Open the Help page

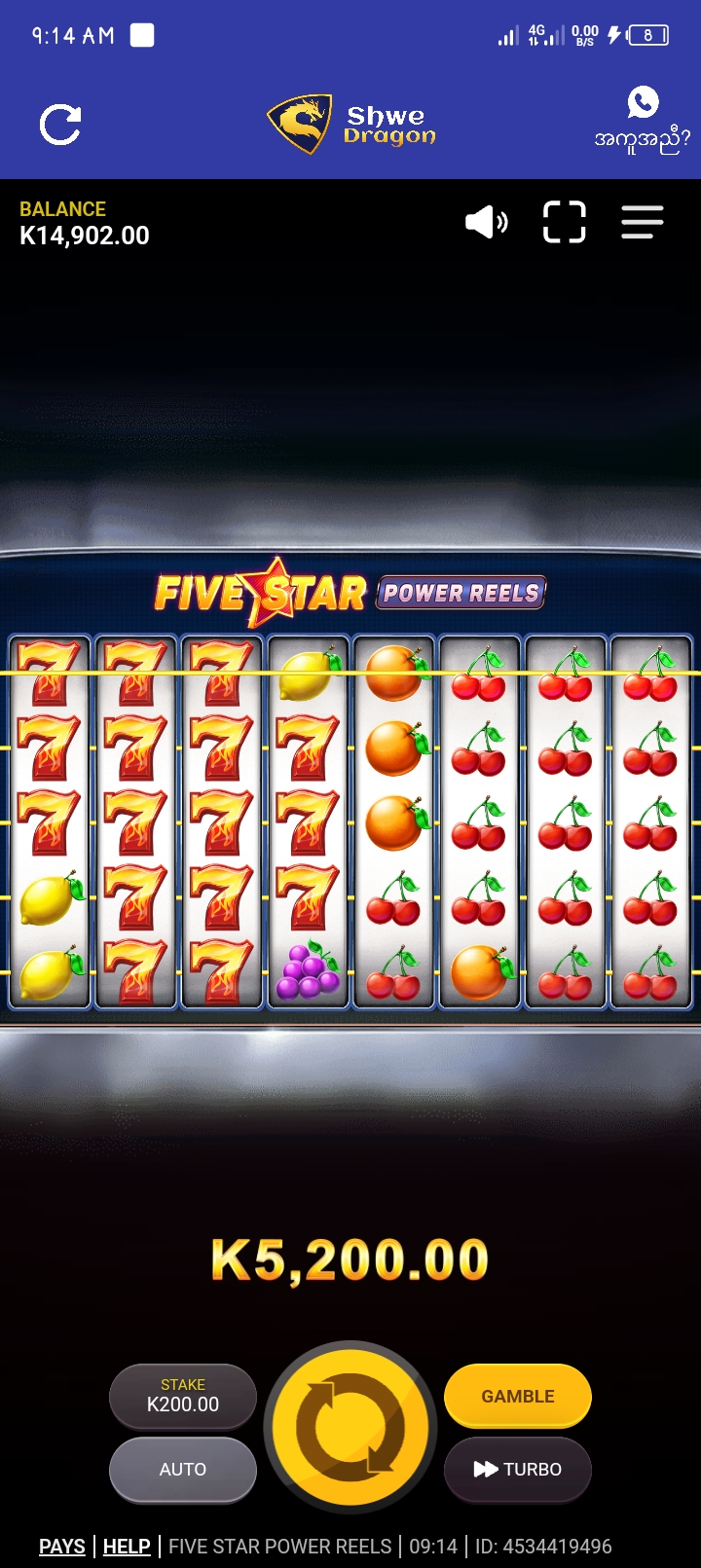pyautogui.click(x=127, y=1547)
